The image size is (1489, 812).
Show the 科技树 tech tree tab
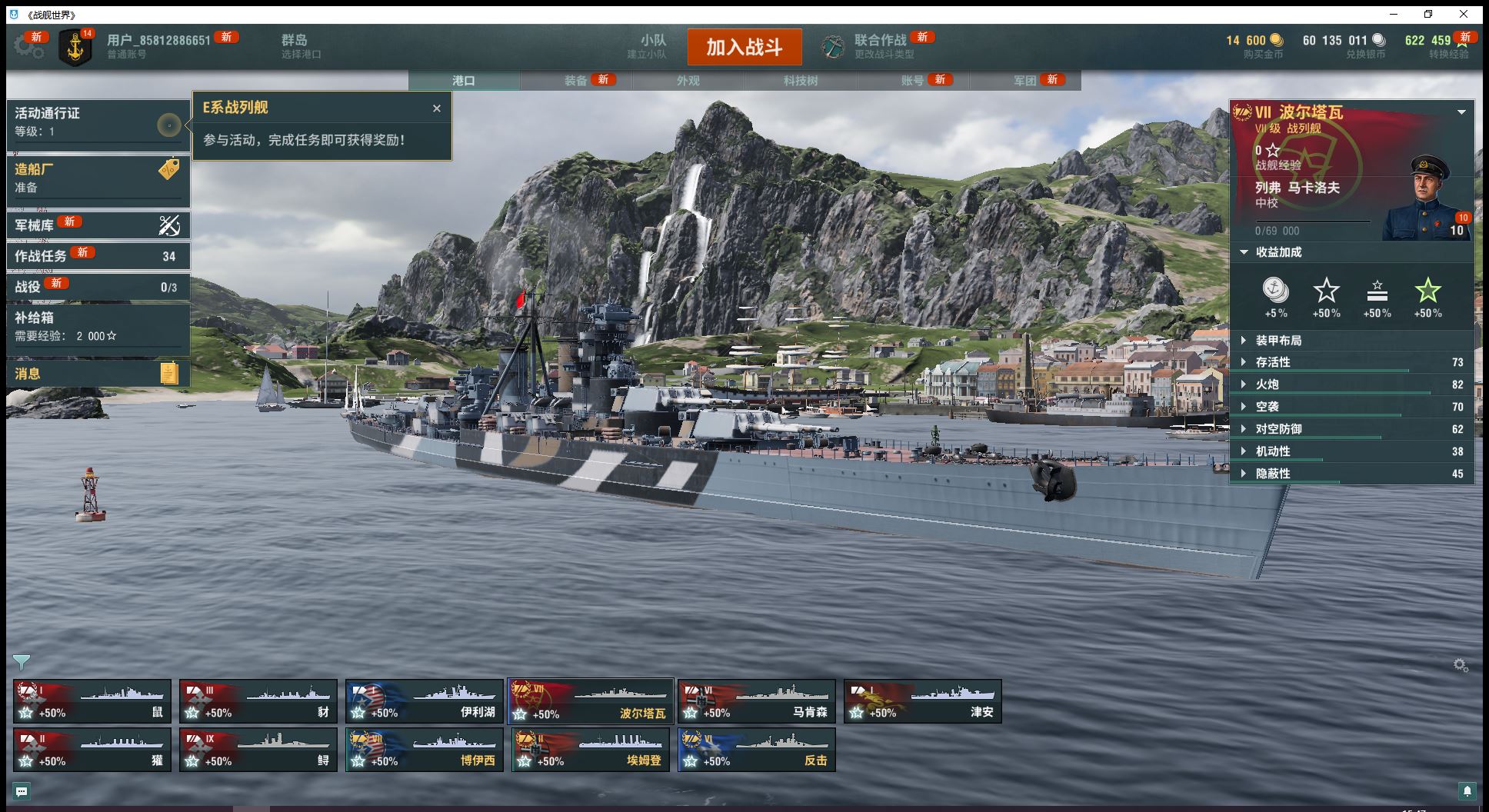click(801, 81)
